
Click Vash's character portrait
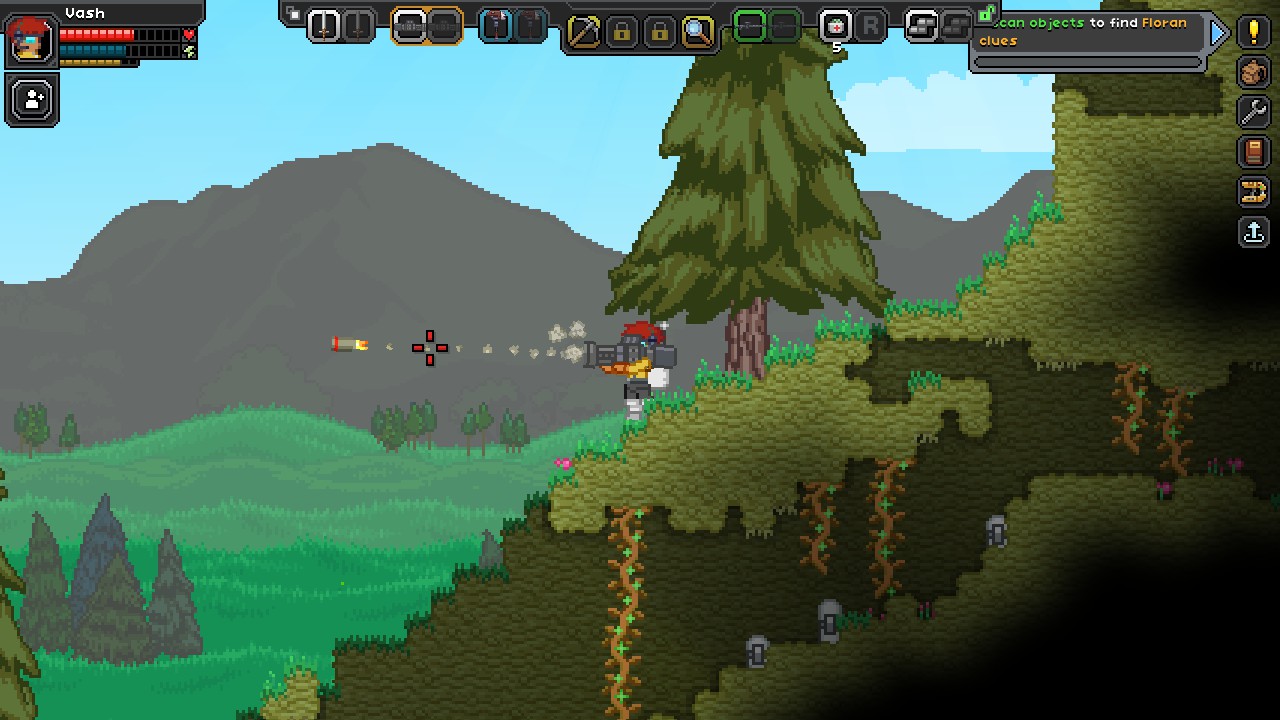30,40
